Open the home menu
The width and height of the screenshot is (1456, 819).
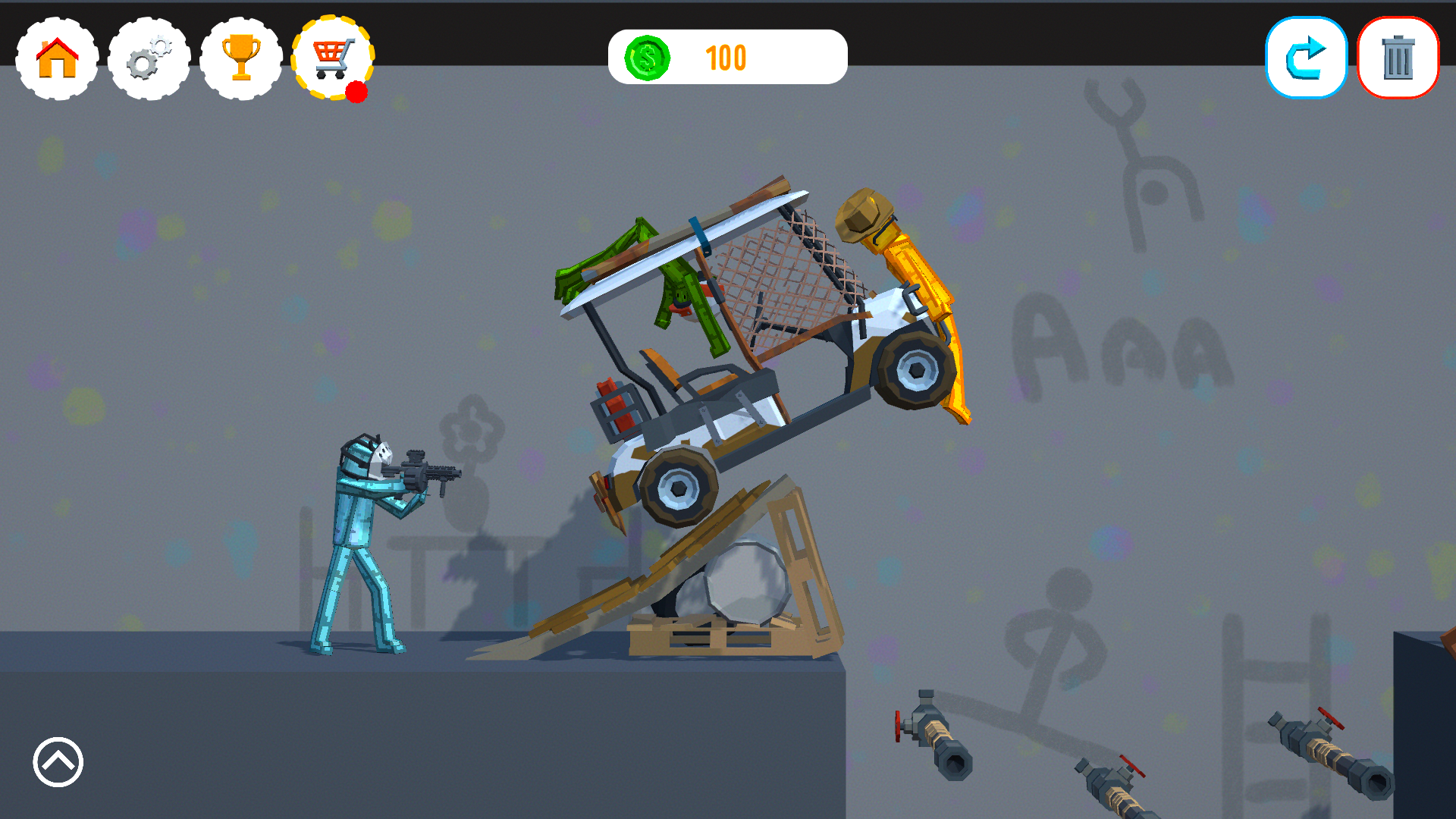click(55, 58)
